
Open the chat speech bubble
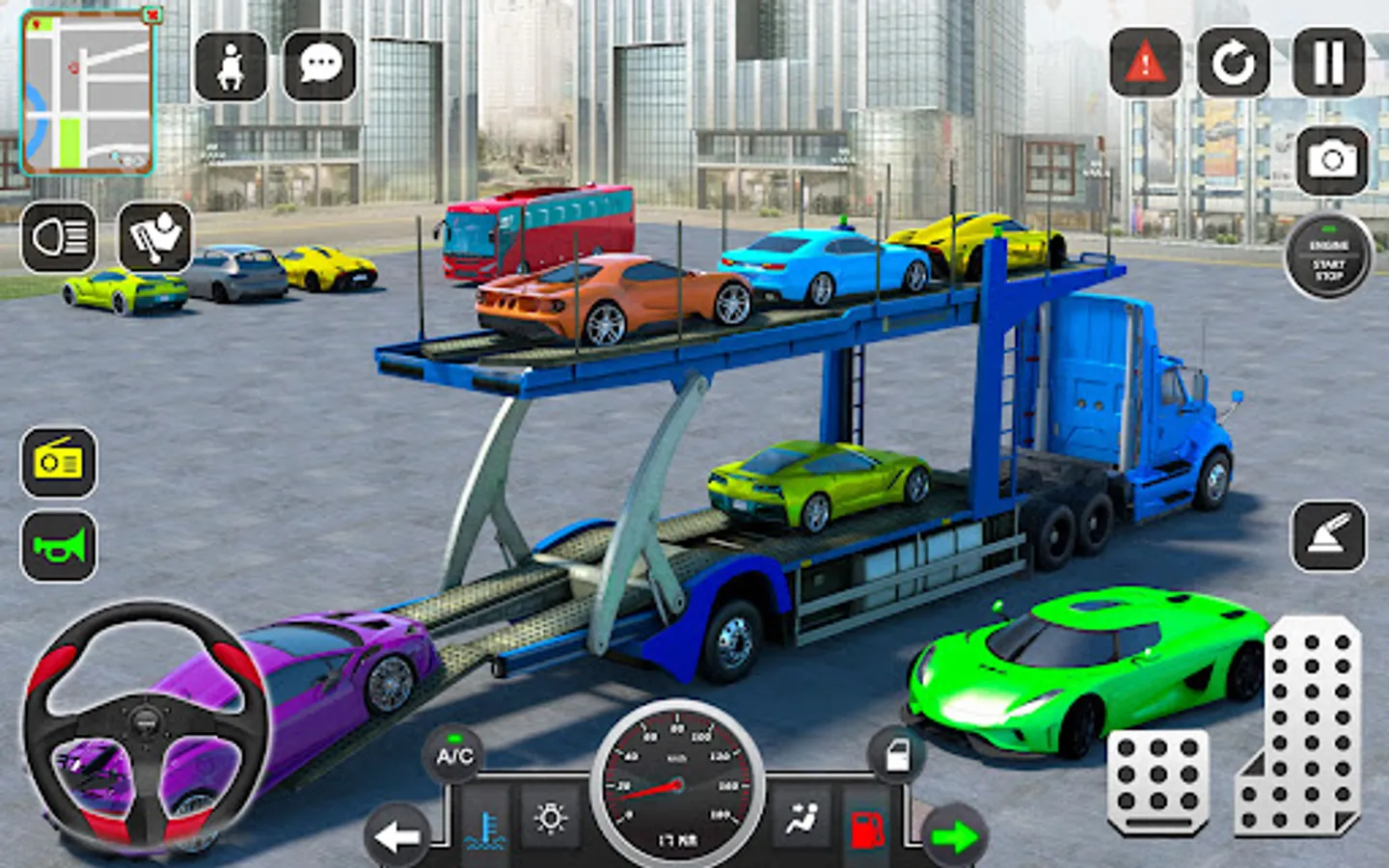[320, 66]
